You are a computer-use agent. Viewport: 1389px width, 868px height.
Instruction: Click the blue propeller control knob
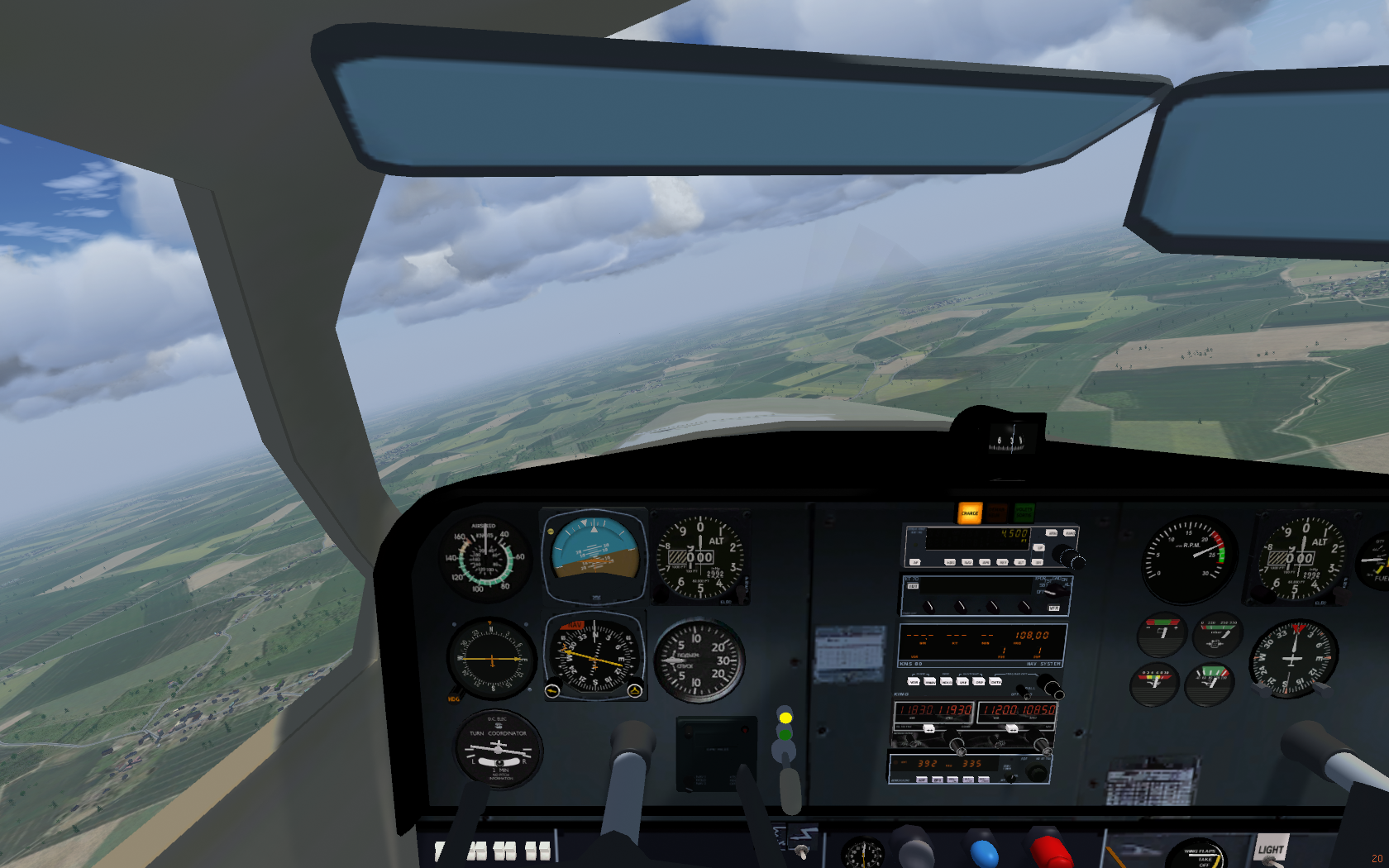pos(984,853)
